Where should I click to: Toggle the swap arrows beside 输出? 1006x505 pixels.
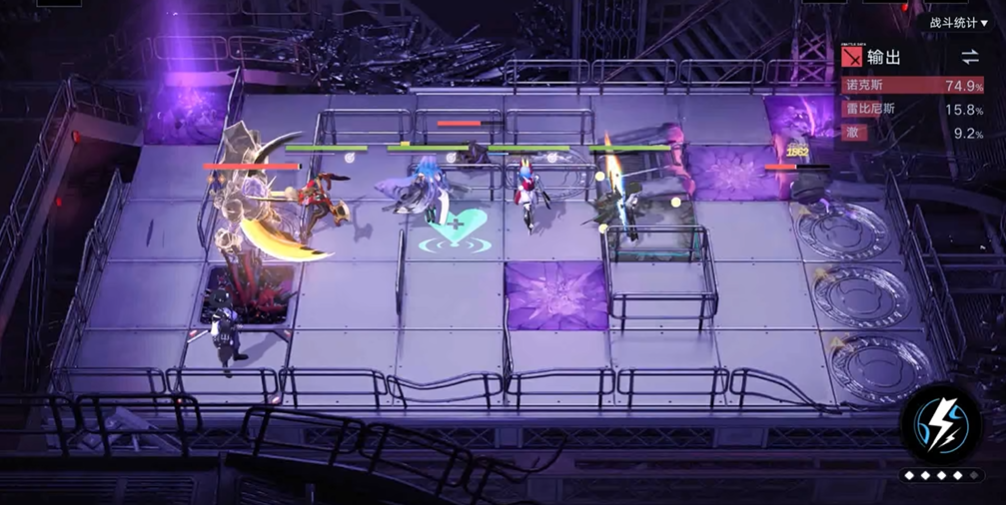click(x=970, y=57)
